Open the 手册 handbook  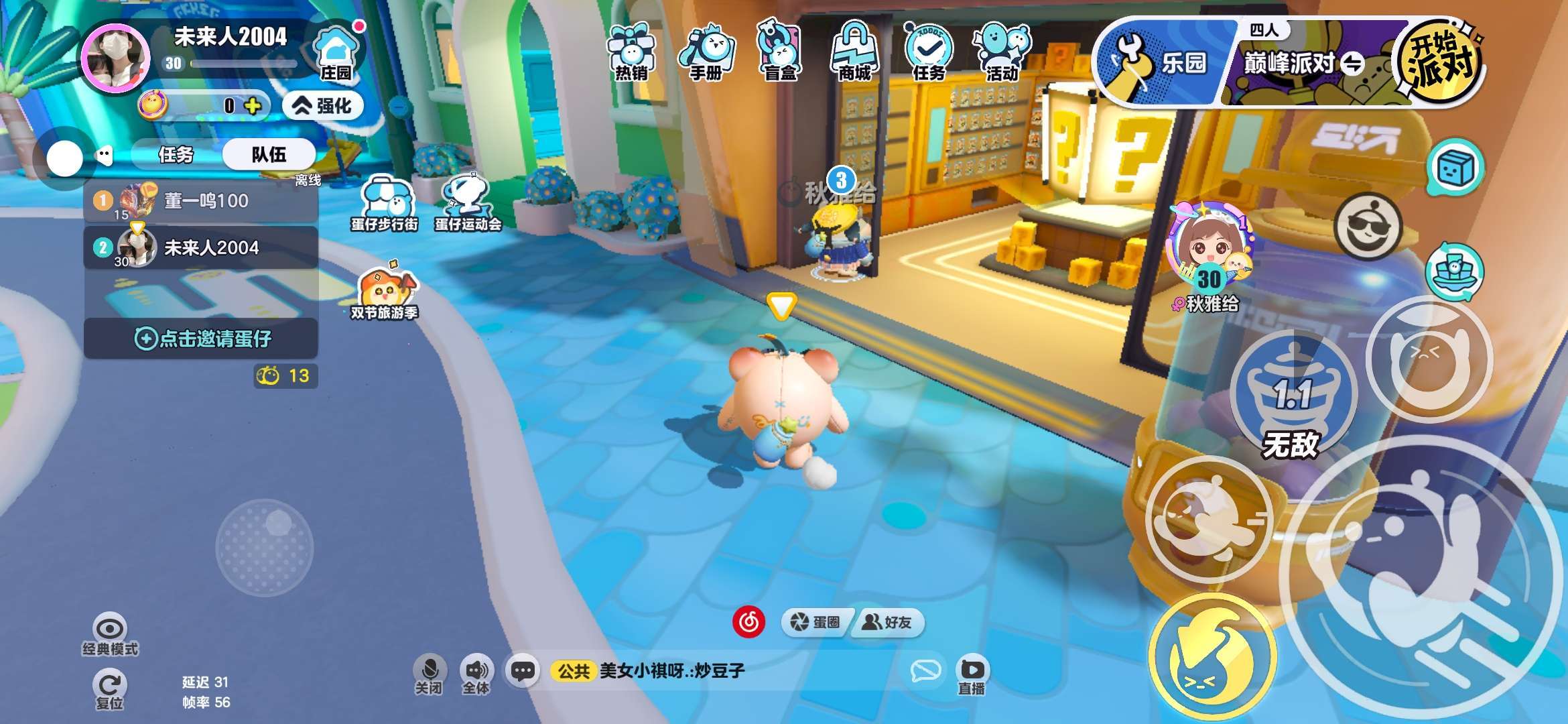pos(706,52)
